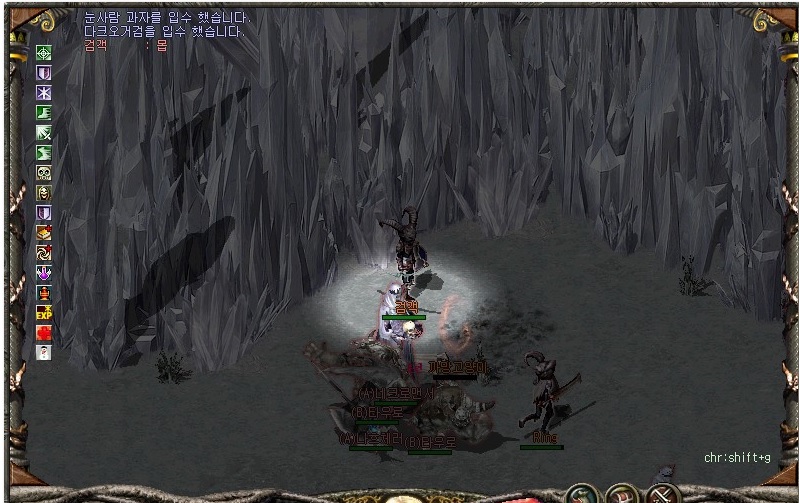Select the purple potion buff icon
The height and width of the screenshot is (503, 799).
coord(44,272)
